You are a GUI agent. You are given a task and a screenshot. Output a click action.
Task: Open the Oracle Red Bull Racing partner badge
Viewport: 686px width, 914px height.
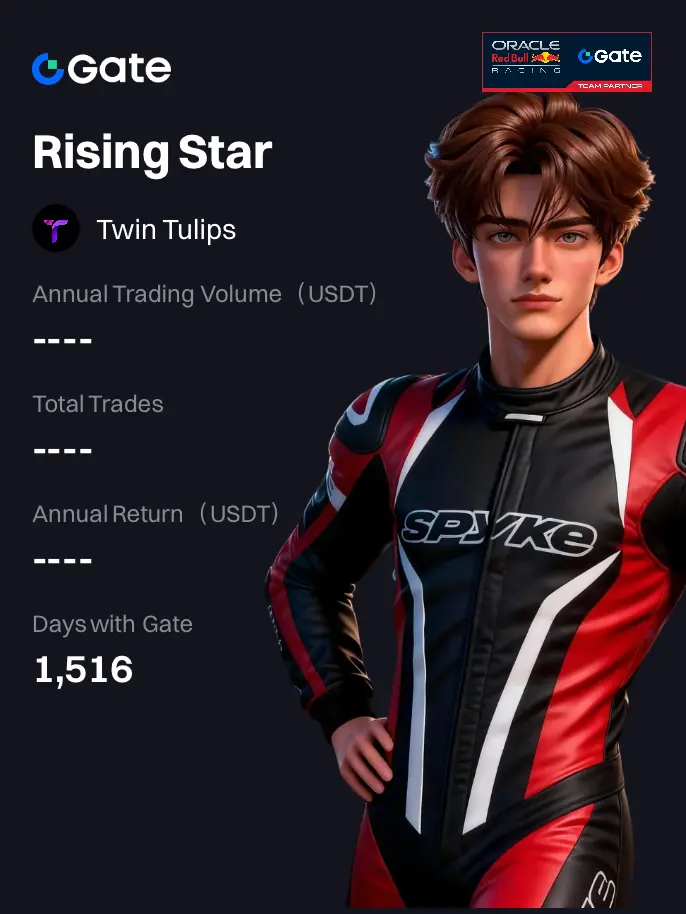[x=567, y=62]
